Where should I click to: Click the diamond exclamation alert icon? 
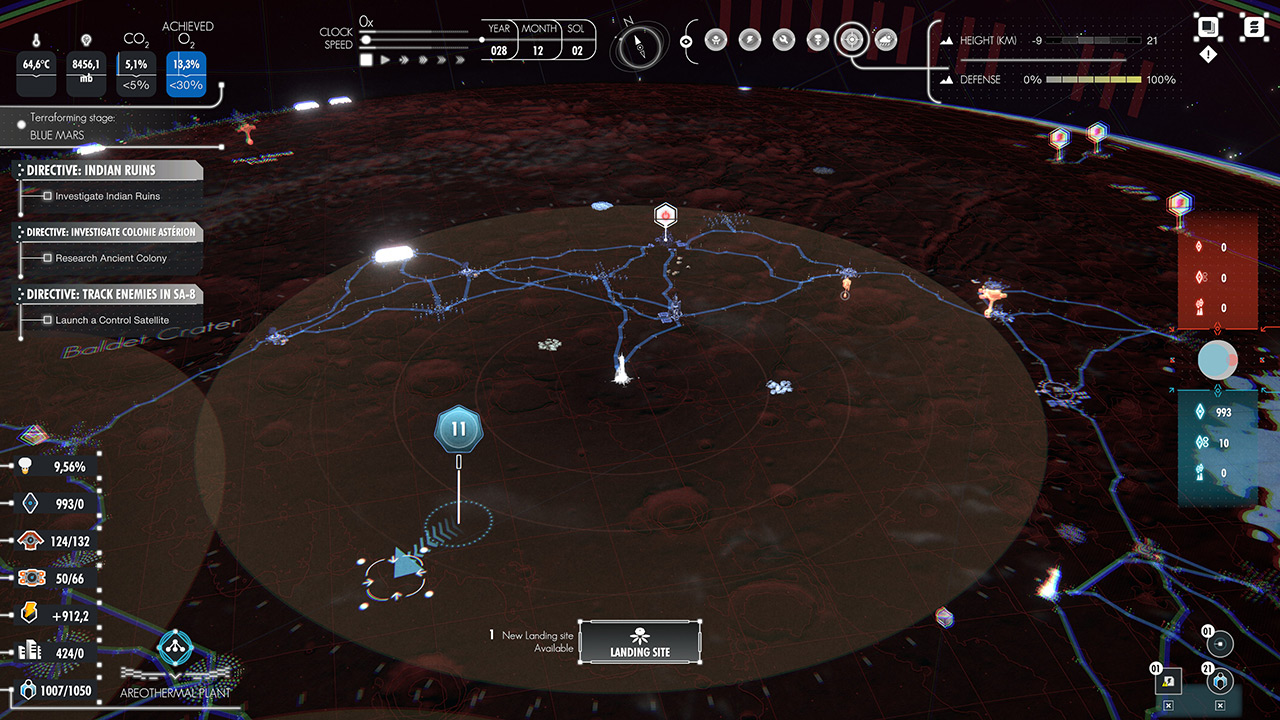pyautogui.click(x=1208, y=55)
